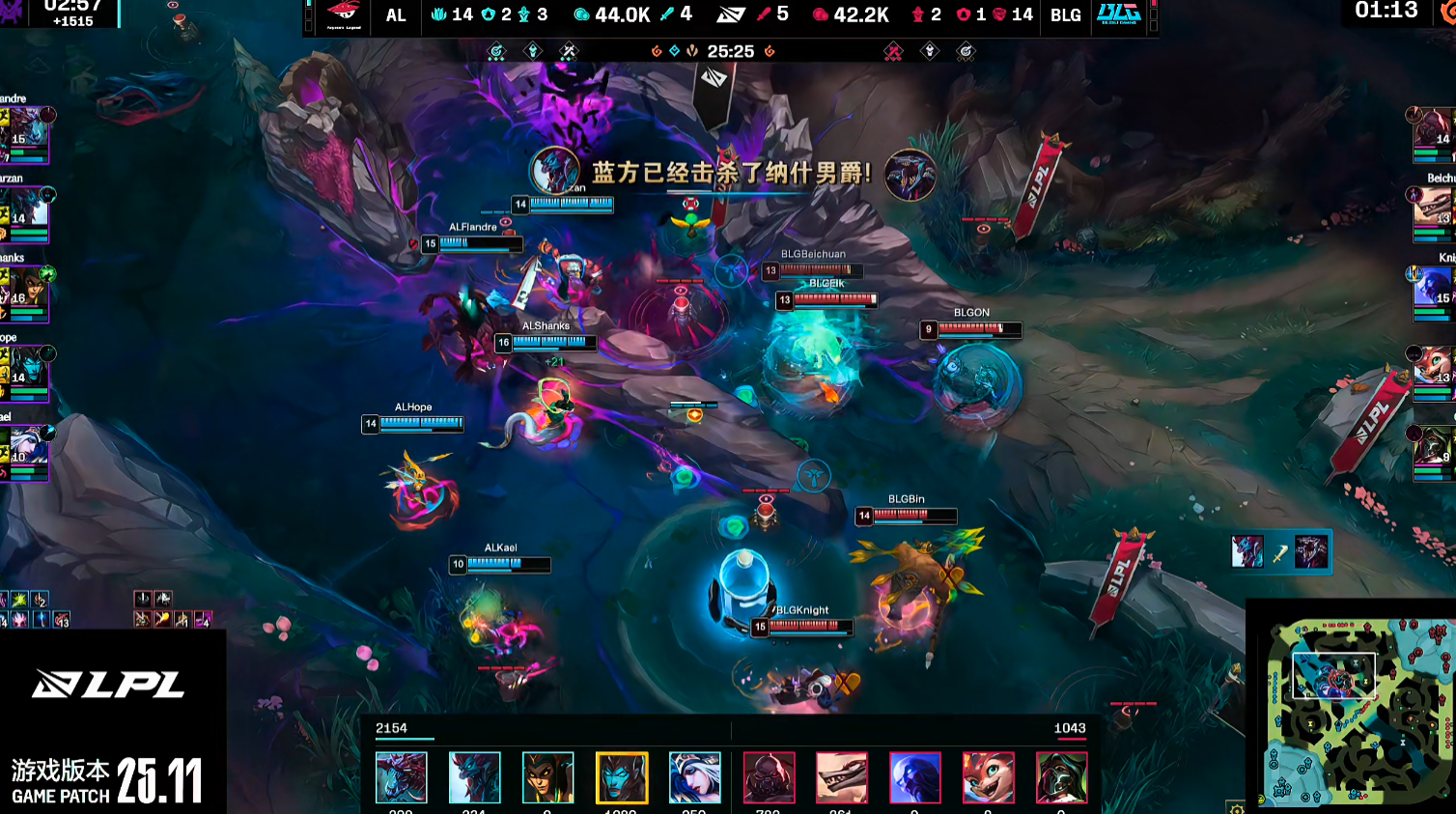Choose the white-haired archer portrait in blue team row
This screenshot has height=814, width=1456.
click(x=694, y=777)
